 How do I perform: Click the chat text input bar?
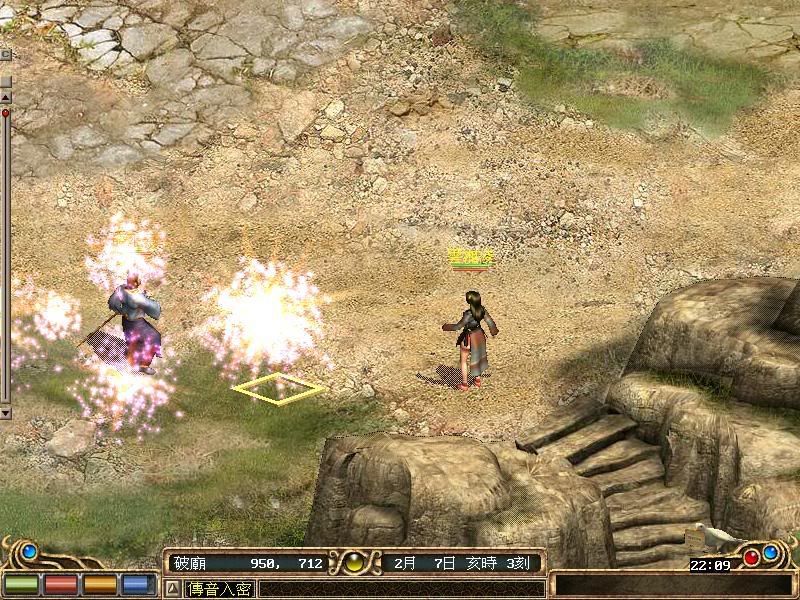400,589
